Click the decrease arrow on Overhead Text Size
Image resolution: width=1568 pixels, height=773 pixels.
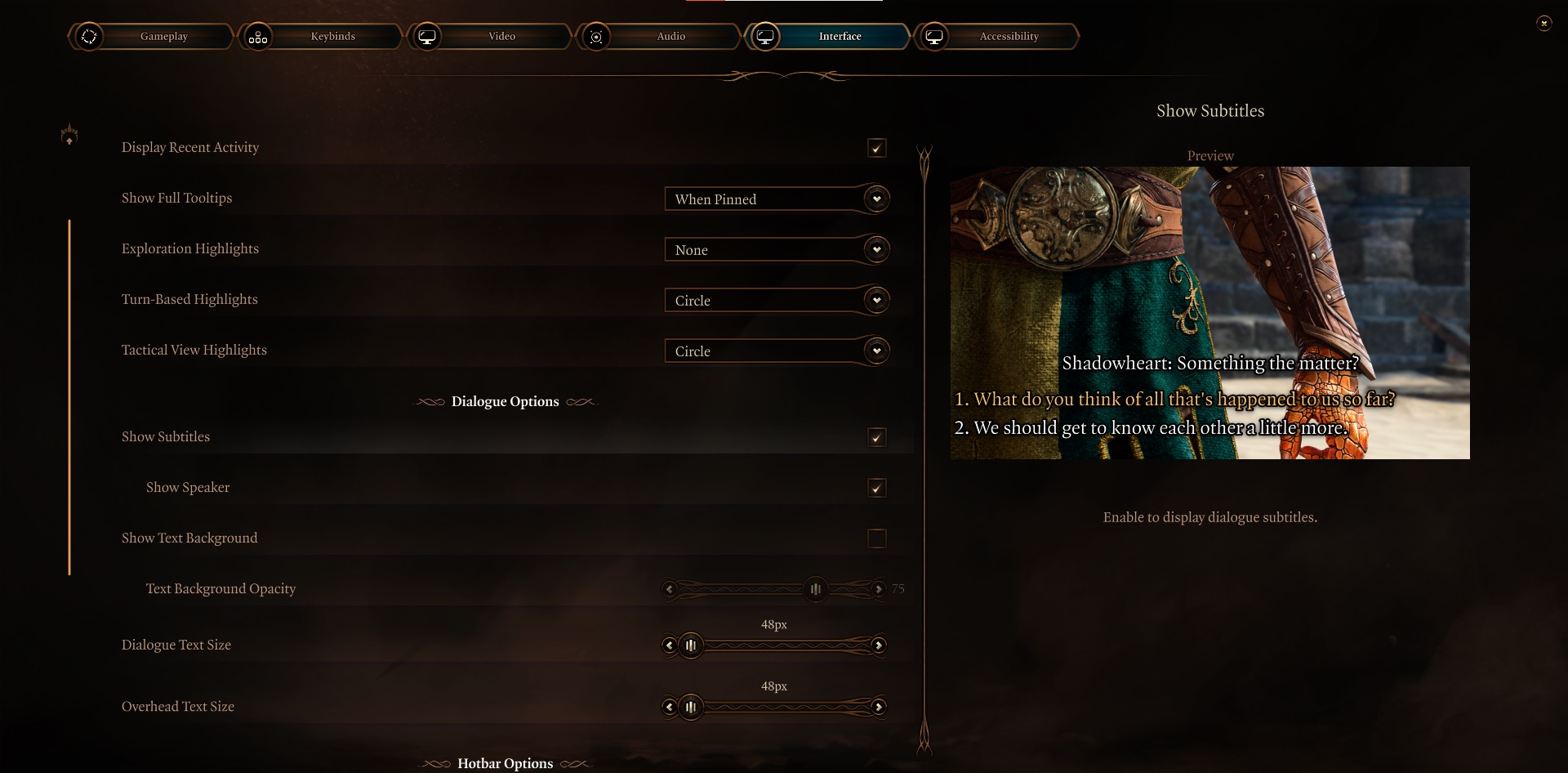pos(670,707)
